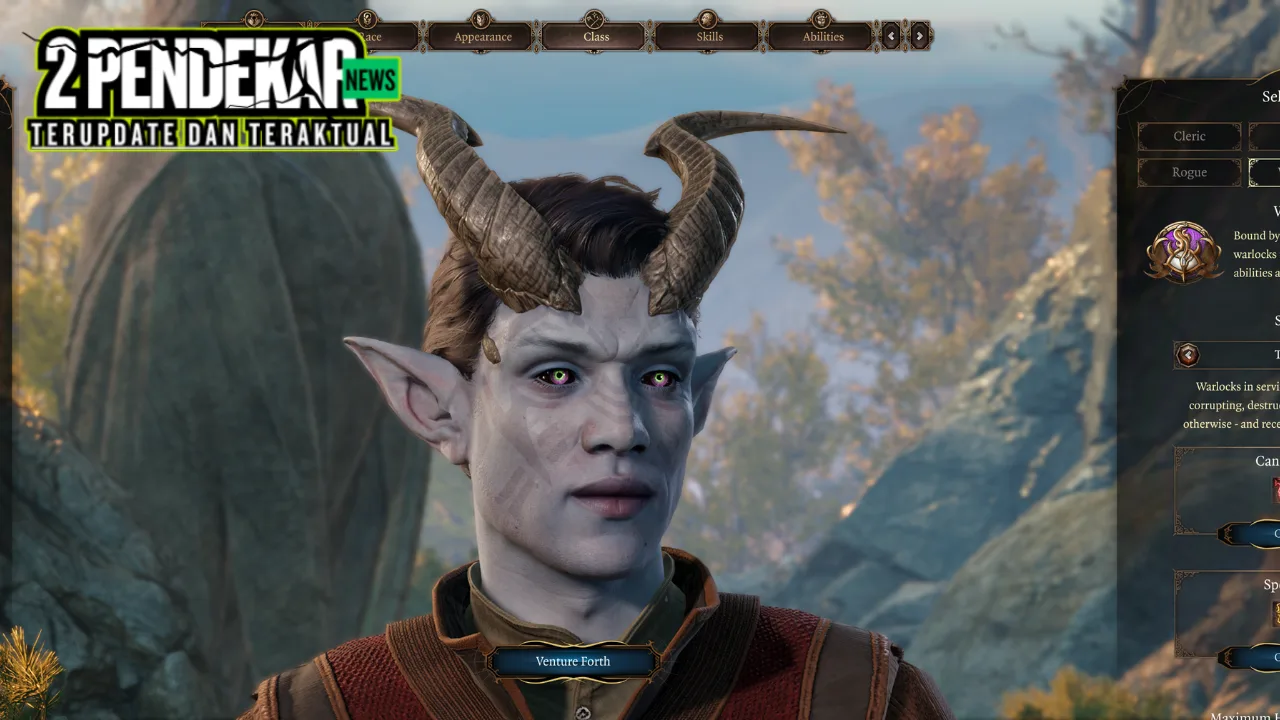Click the lion icon above the Abilities tab
The image size is (1280, 720).
click(822, 17)
